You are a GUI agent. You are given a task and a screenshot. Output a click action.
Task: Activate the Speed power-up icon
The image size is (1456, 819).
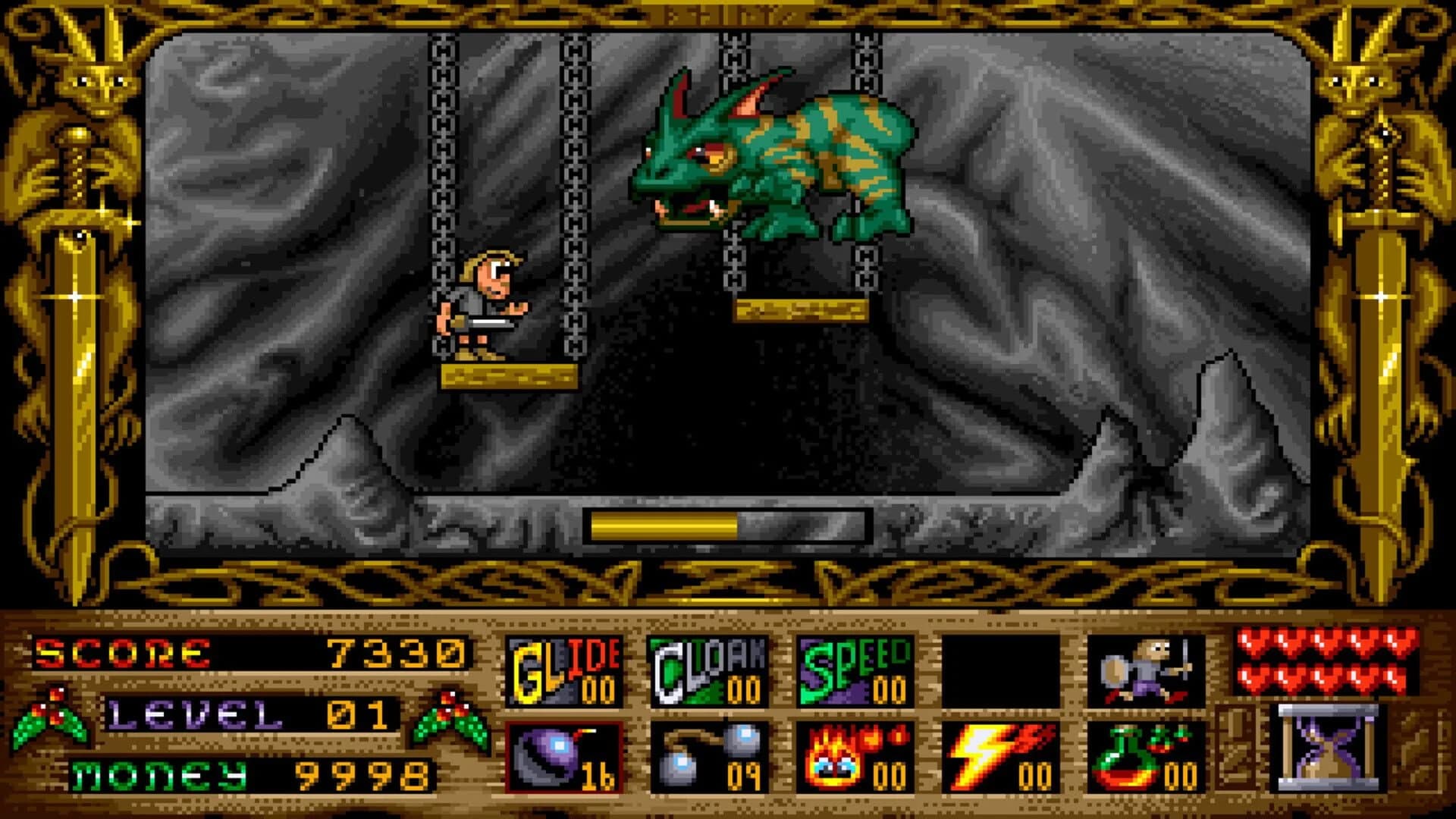853,671
